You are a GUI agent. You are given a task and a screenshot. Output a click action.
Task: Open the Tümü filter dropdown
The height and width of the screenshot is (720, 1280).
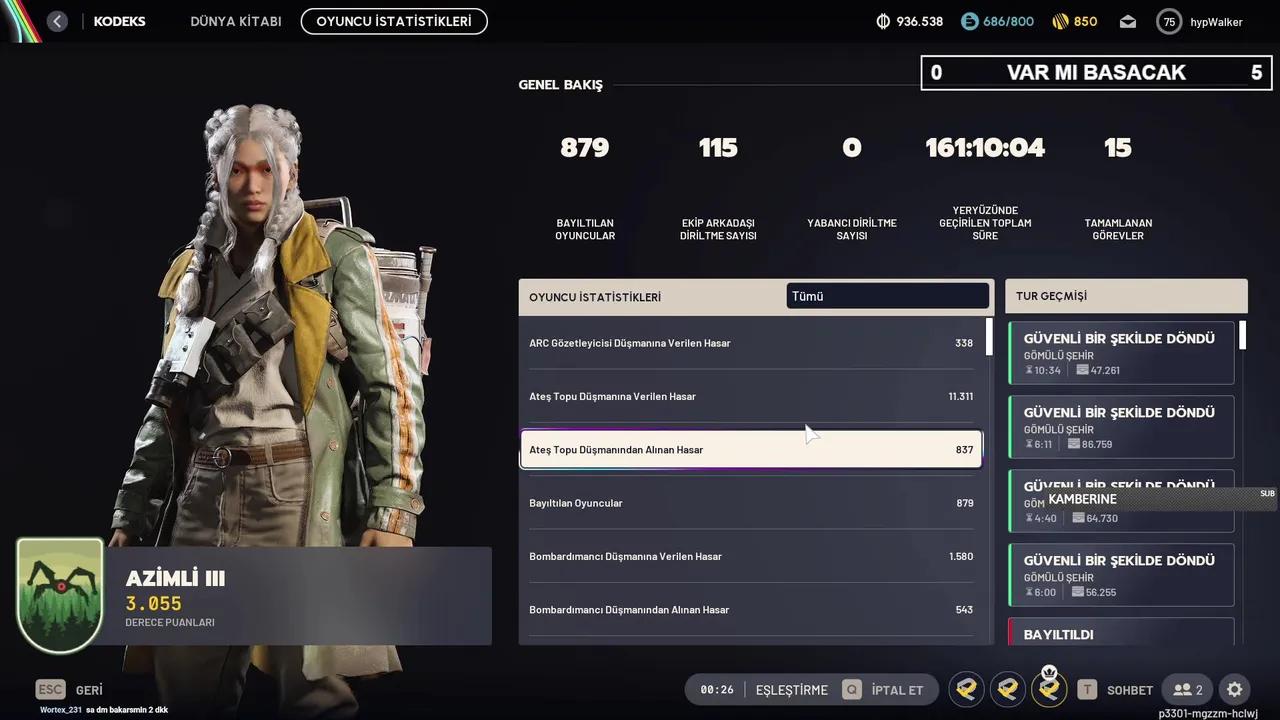pyautogui.click(x=887, y=295)
